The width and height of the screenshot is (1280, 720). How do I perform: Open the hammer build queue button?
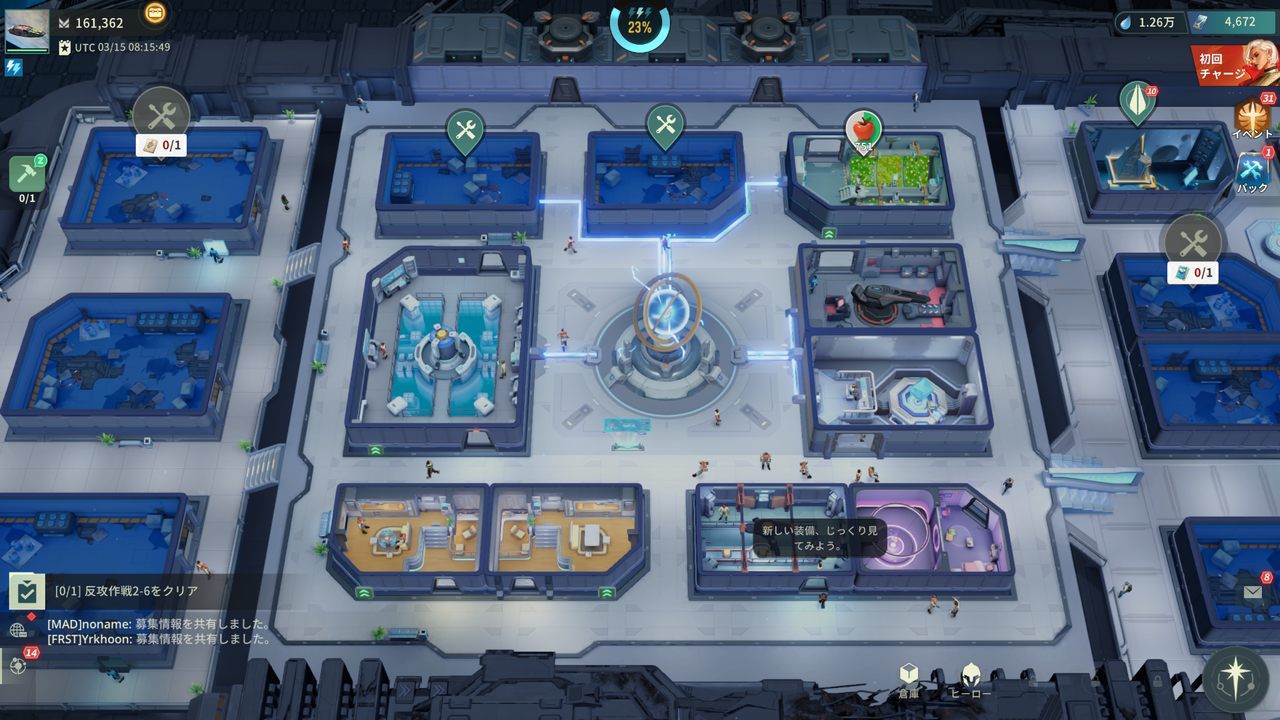(x=27, y=174)
